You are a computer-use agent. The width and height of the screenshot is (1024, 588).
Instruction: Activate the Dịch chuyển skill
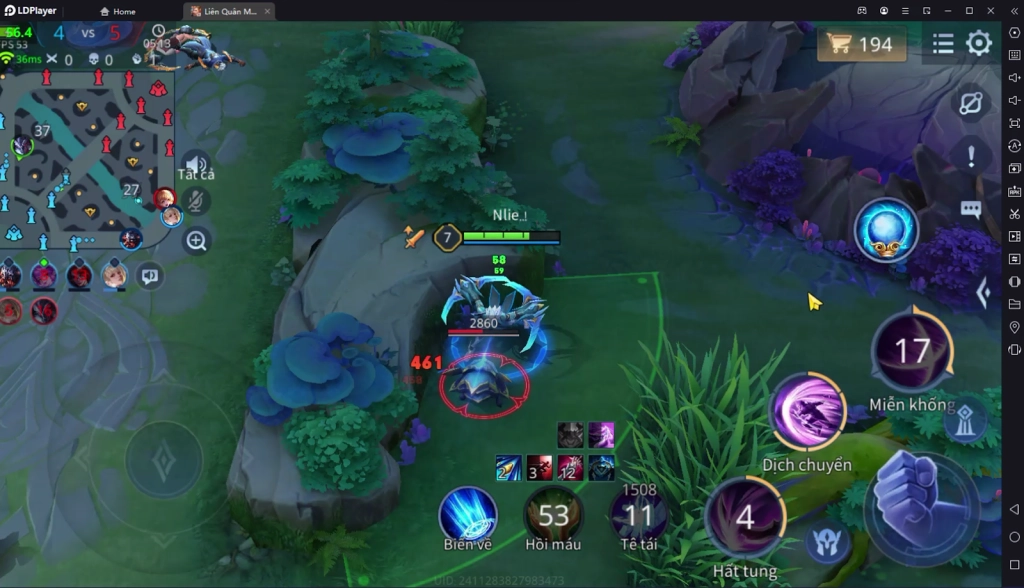(x=807, y=413)
